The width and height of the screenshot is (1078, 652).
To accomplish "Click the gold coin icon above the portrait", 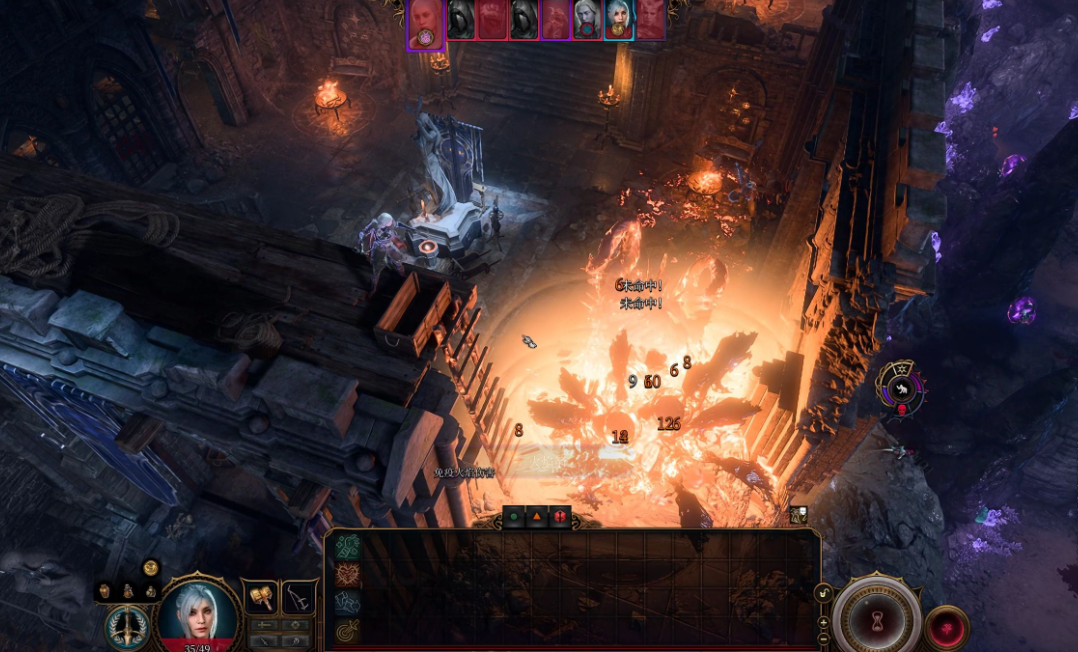I will (151, 568).
